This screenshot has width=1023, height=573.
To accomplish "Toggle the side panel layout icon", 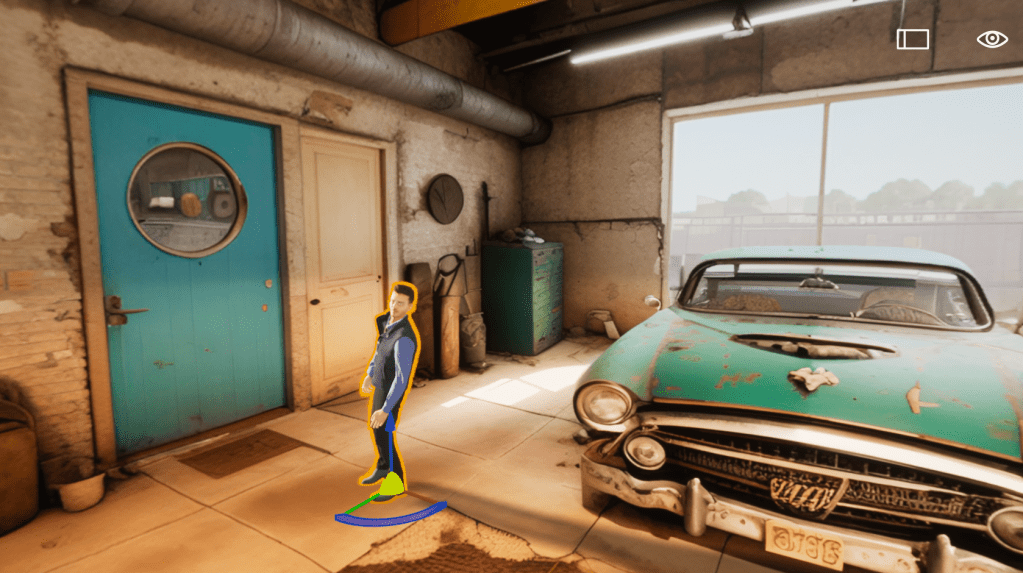I will (x=912, y=39).
